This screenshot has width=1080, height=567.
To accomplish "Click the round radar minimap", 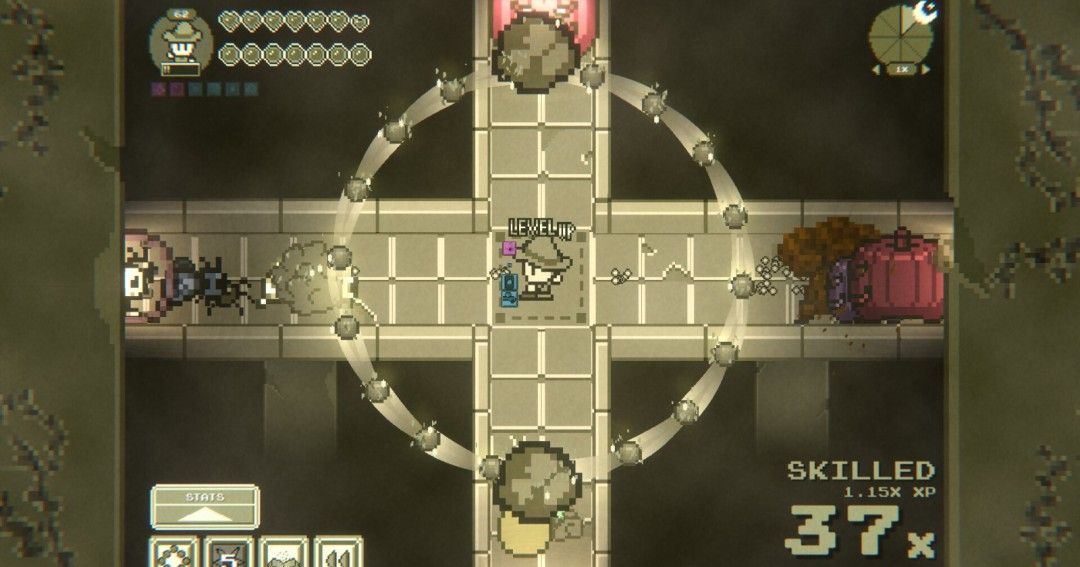I will point(900,37).
